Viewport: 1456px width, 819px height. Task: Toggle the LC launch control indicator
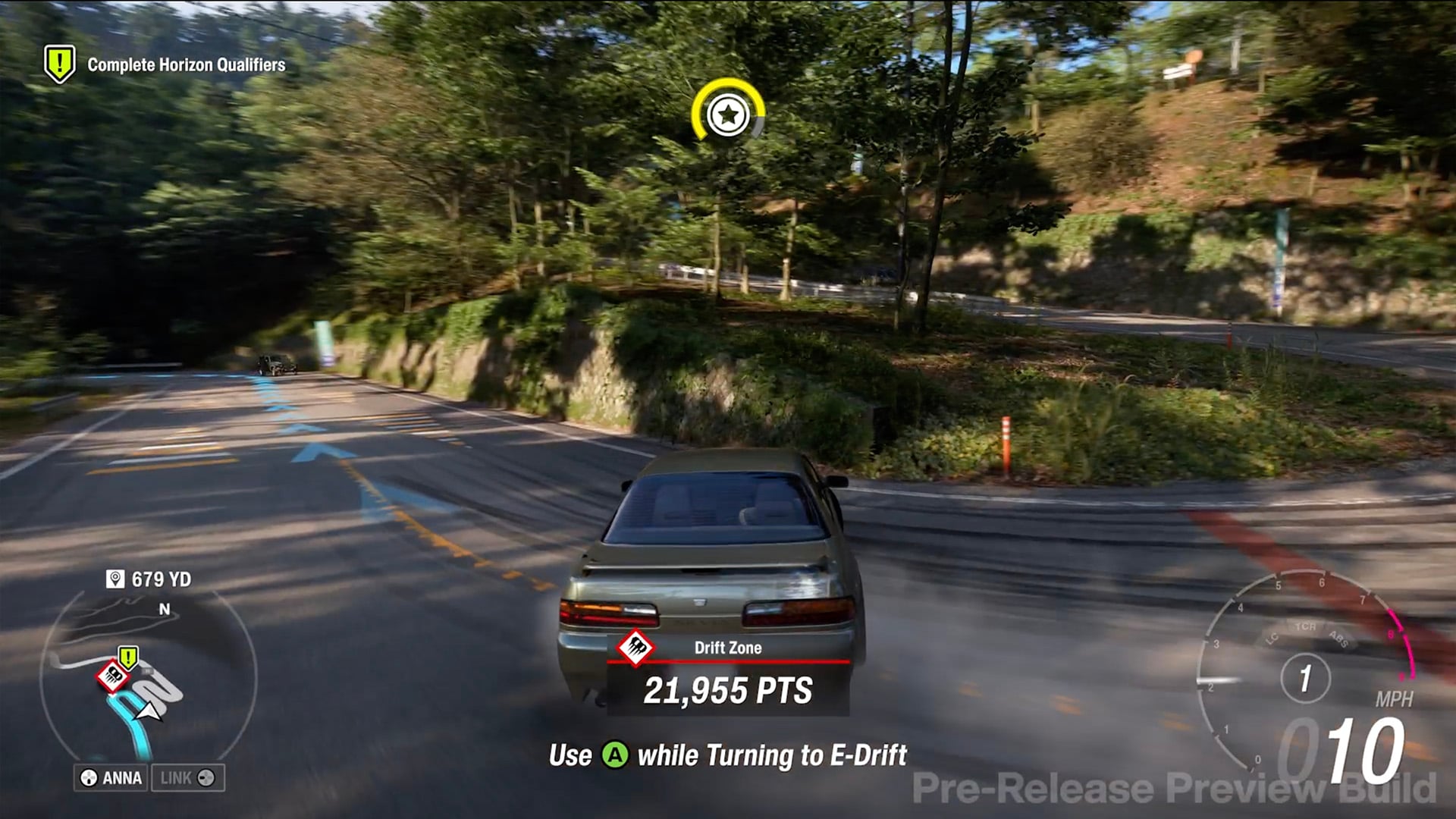point(1271,637)
